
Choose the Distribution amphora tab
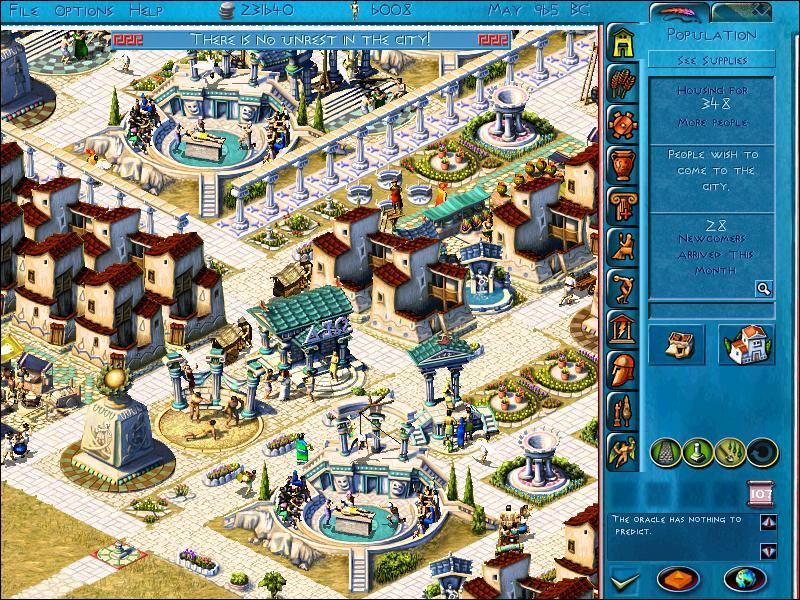623,162
